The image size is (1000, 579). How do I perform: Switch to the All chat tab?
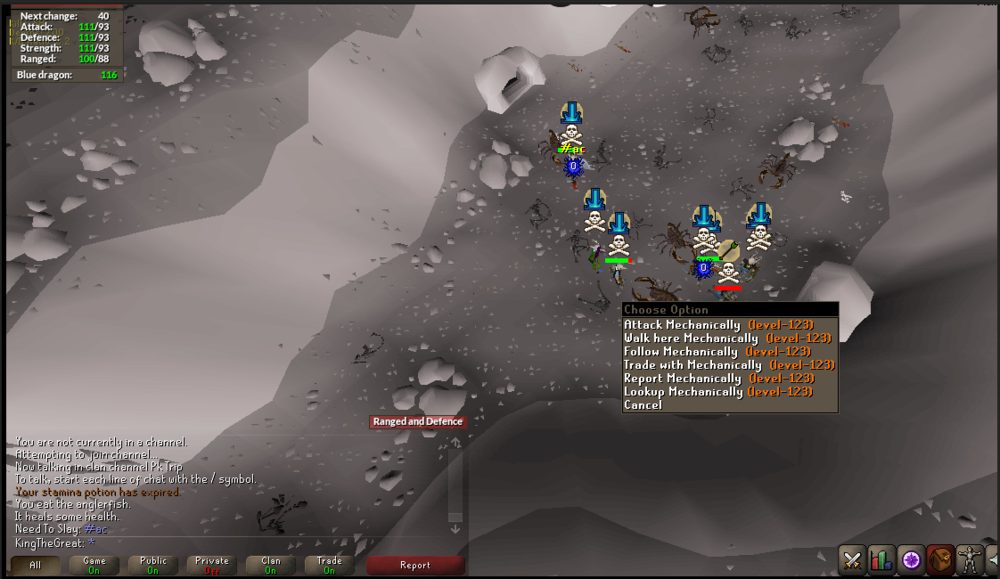35,565
